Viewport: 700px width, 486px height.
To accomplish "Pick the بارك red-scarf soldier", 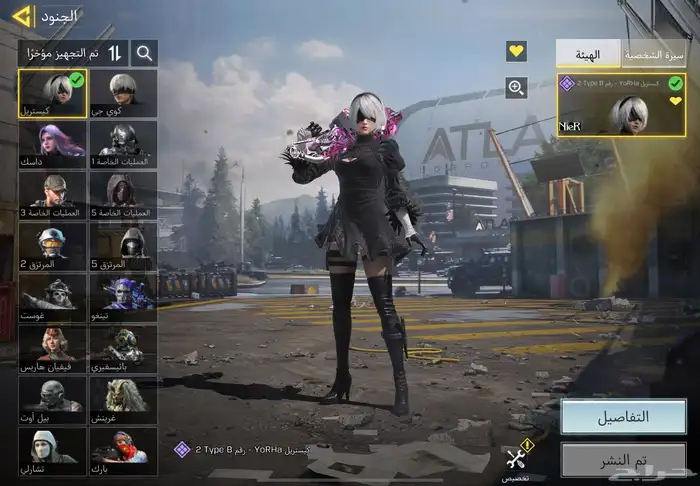I will 123,451.
